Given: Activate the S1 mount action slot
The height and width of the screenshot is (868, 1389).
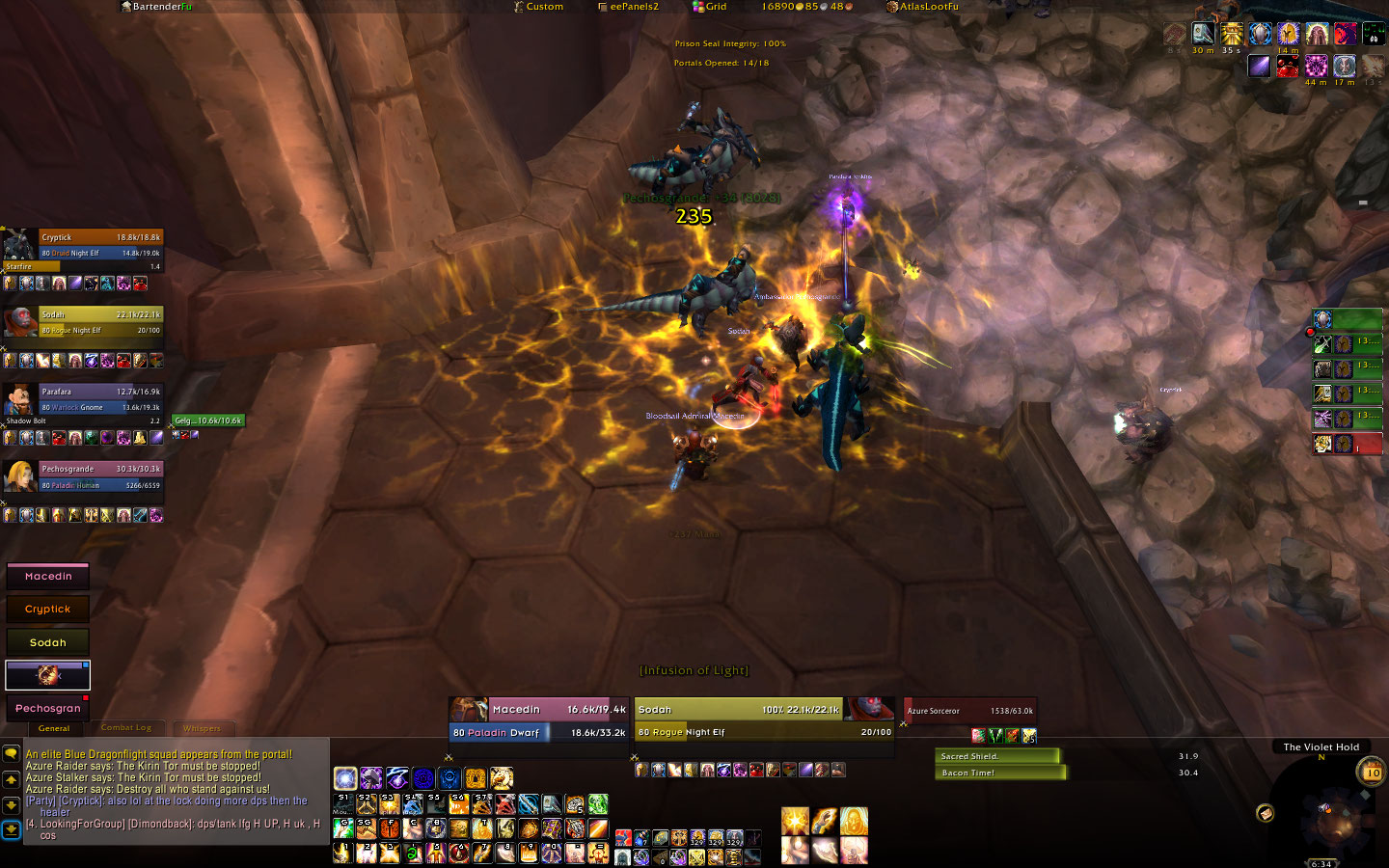Looking at the screenshot, I should (x=343, y=804).
